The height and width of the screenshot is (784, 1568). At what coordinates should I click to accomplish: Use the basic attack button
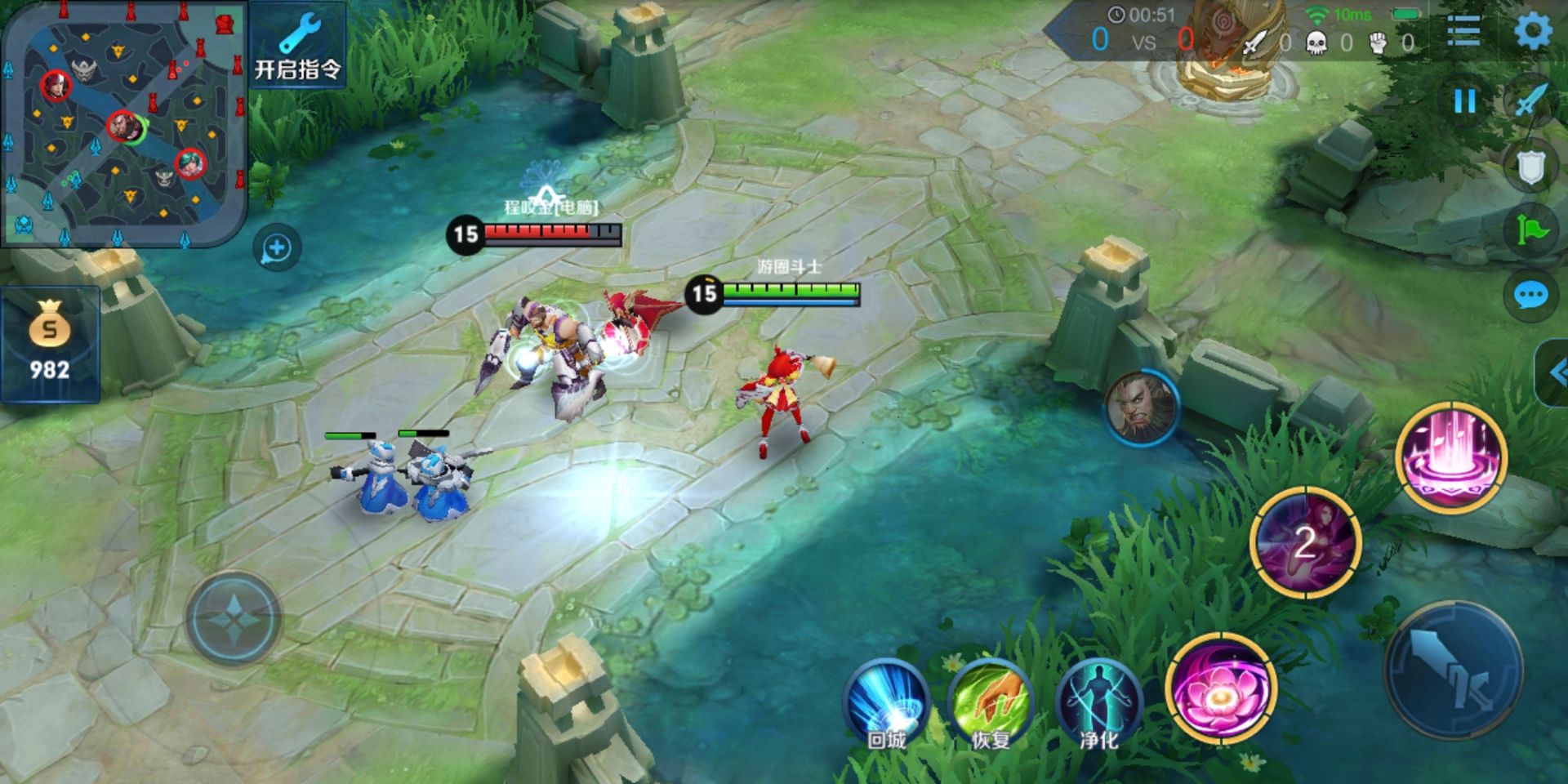coord(1454,670)
